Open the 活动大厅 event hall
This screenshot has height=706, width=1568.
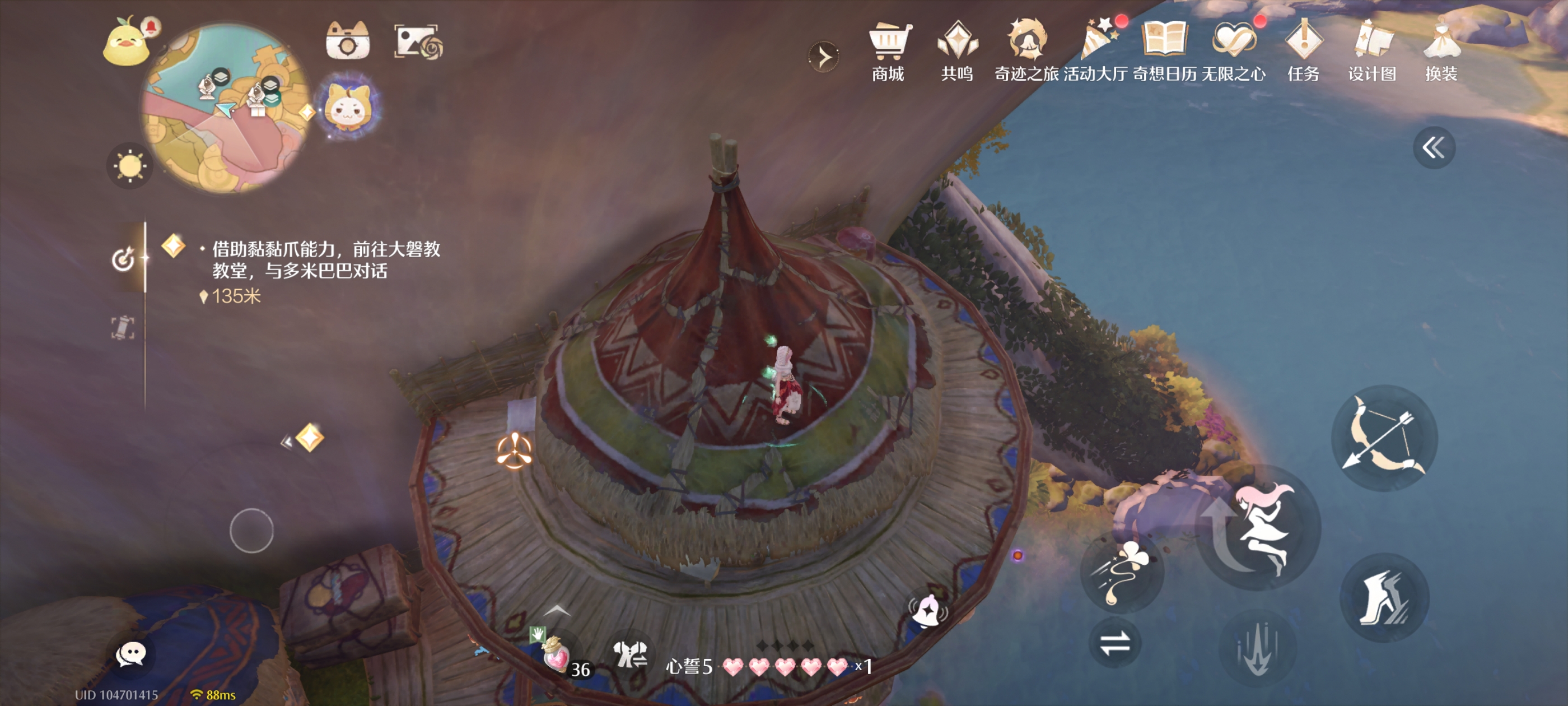1095,52
